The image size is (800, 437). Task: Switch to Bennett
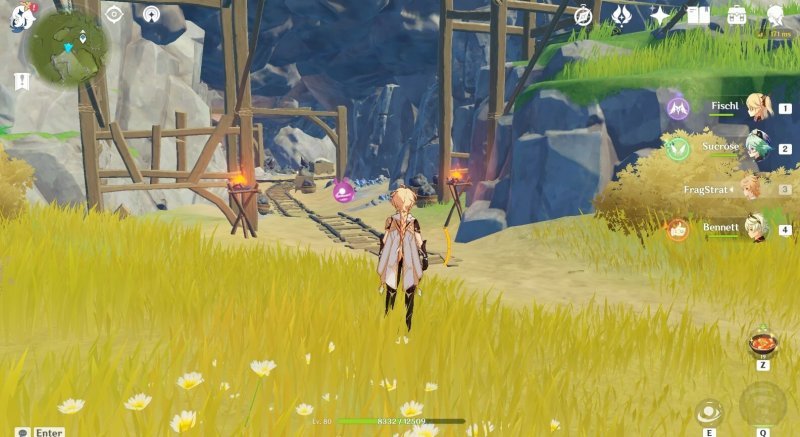pyautogui.click(x=758, y=229)
